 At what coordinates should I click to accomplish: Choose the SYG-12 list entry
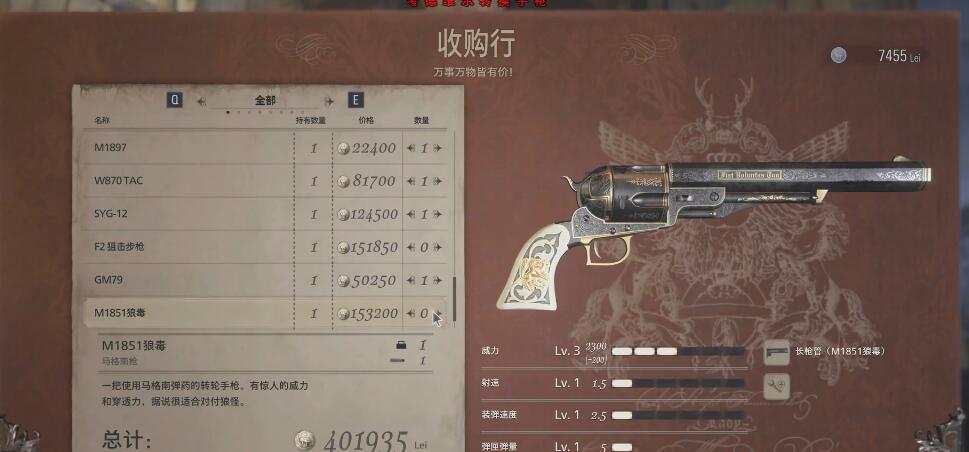[190, 214]
